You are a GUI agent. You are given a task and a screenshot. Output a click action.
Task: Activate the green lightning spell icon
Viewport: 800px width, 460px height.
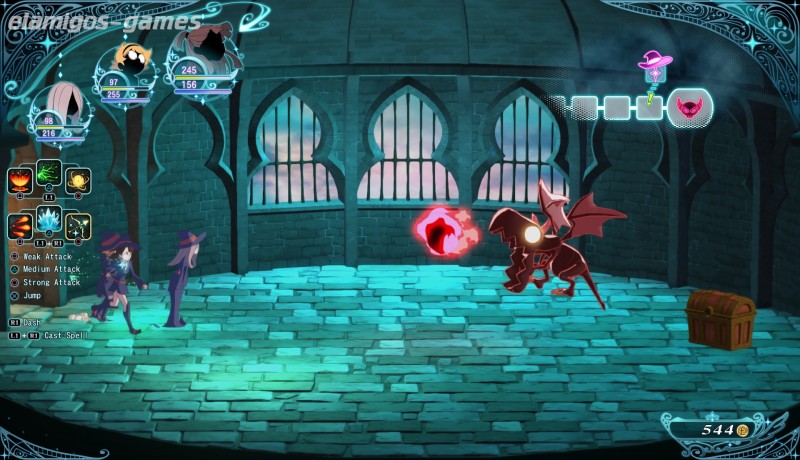pyautogui.click(x=49, y=173)
